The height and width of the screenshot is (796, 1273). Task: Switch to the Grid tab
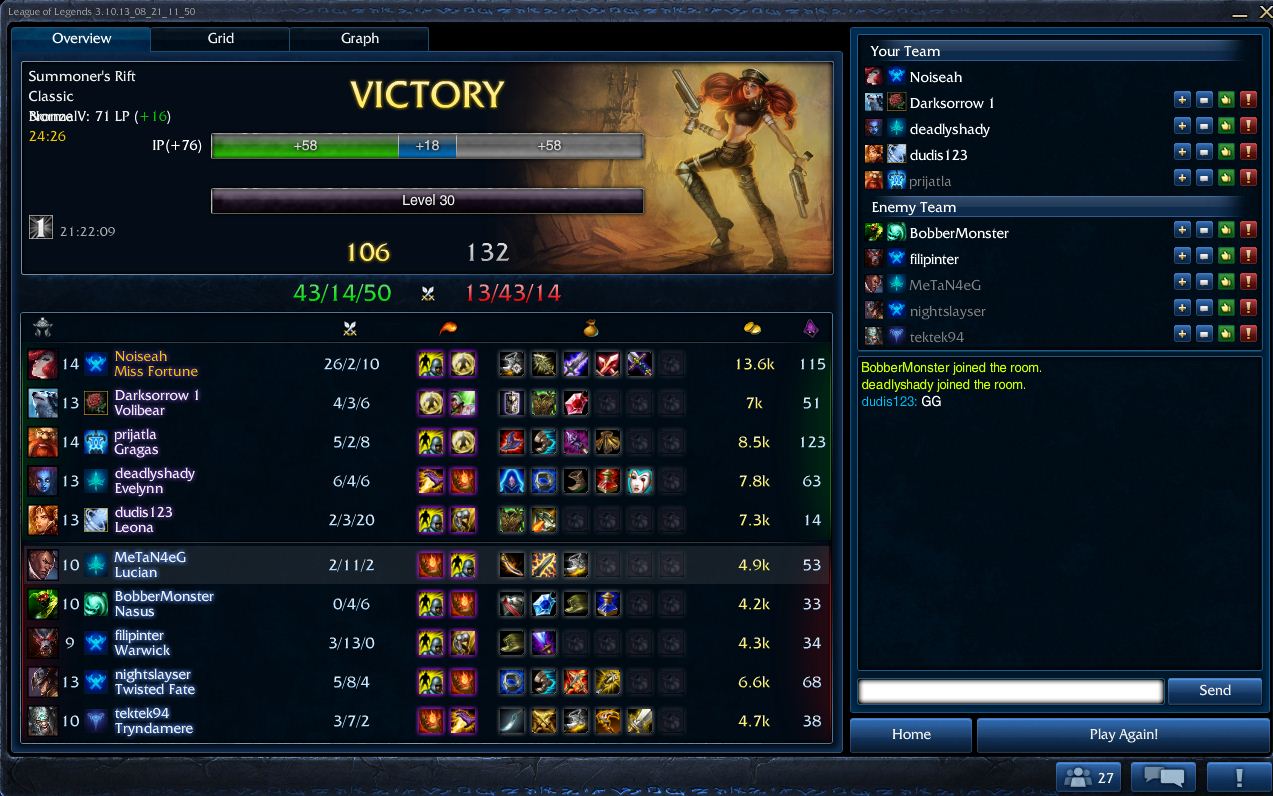click(x=220, y=38)
